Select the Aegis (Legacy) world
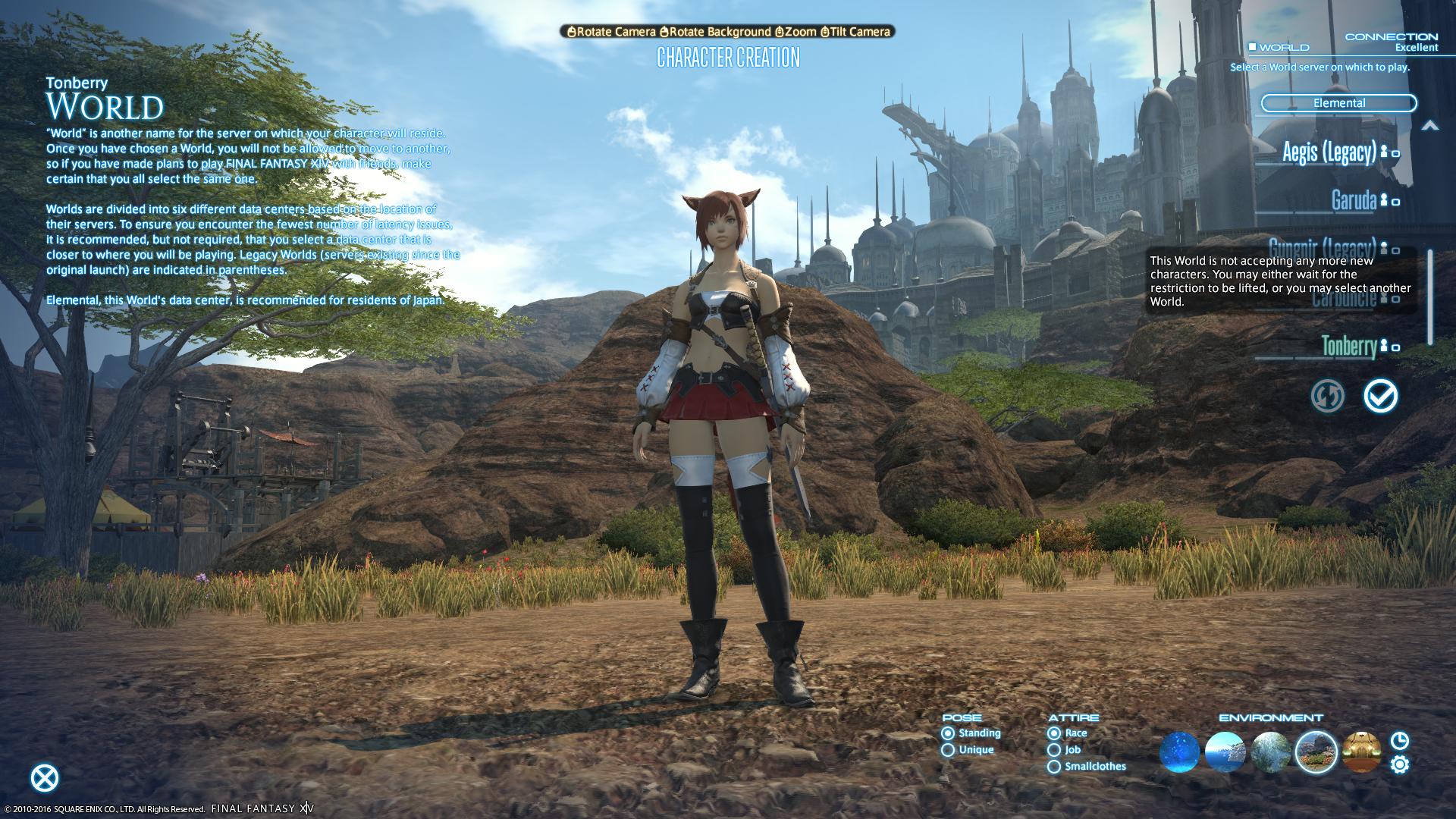 pyautogui.click(x=1329, y=152)
